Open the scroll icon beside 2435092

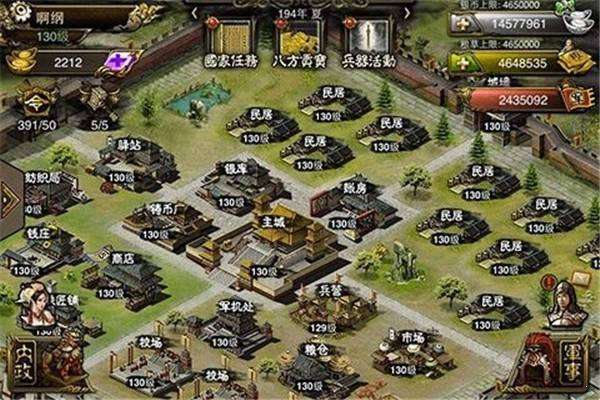click(x=577, y=100)
